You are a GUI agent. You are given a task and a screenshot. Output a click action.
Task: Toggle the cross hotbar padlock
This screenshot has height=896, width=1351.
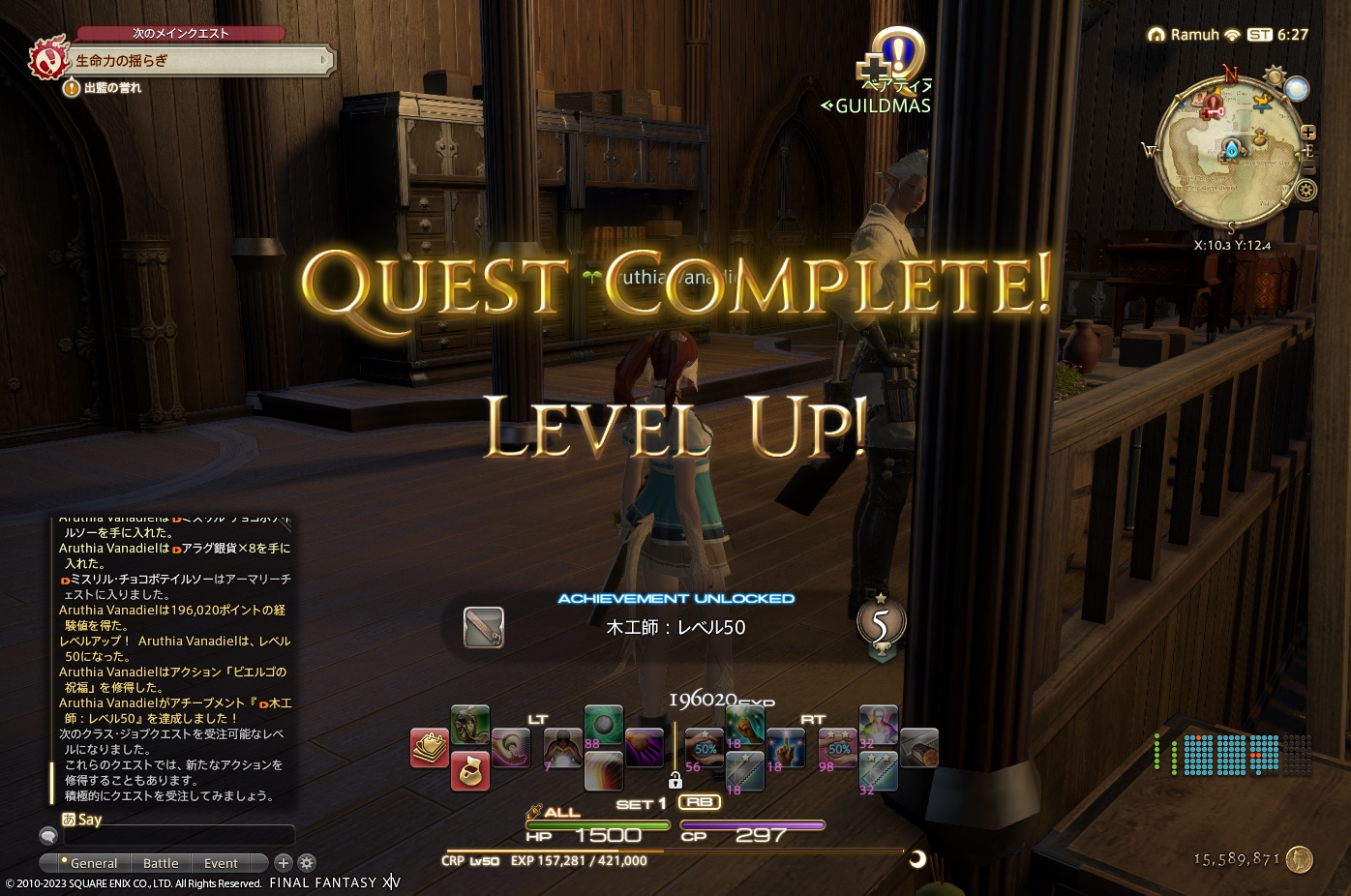tap(675, 780)
